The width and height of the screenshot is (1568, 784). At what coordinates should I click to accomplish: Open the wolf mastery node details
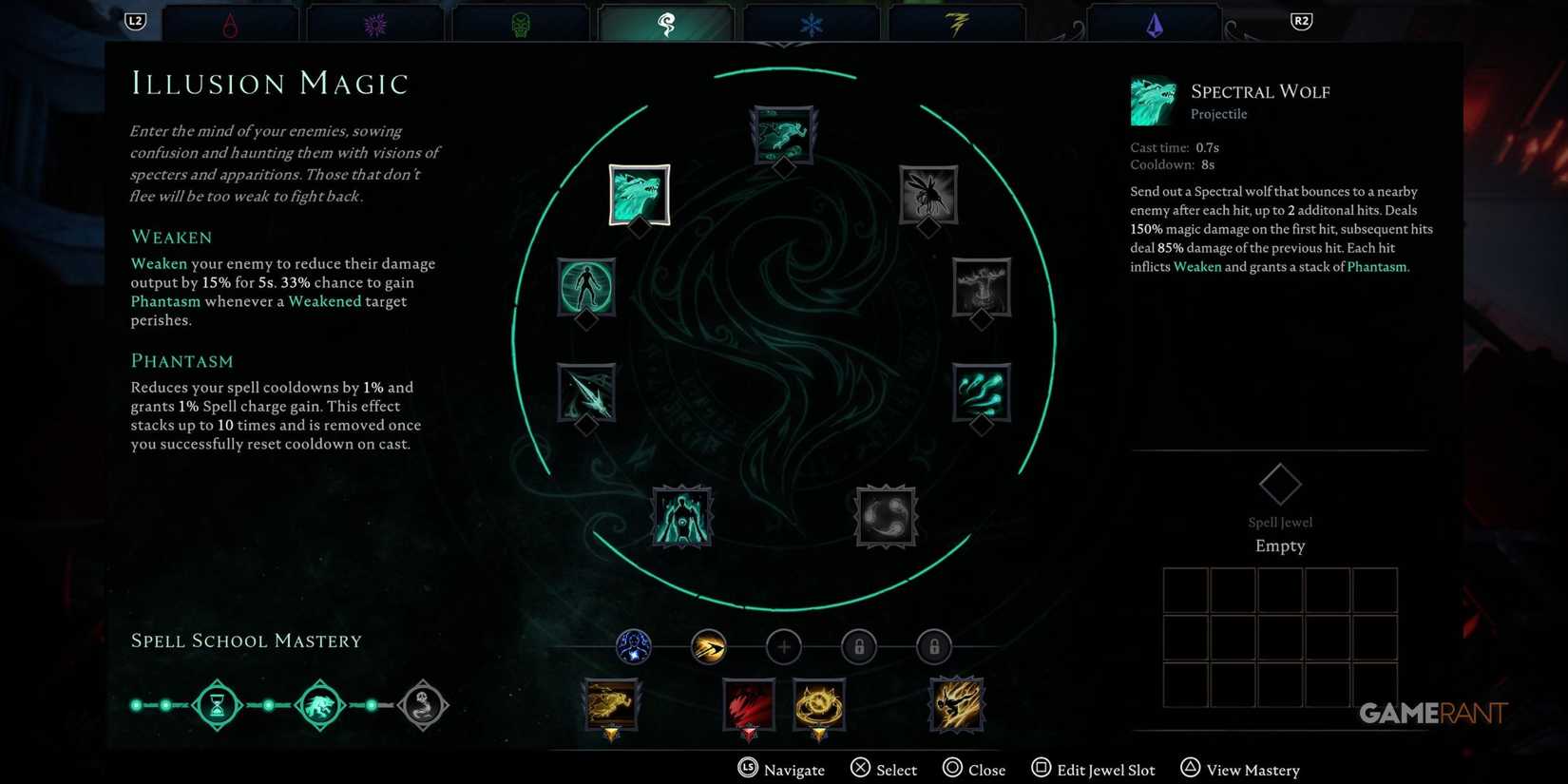(x=320, y=705)
